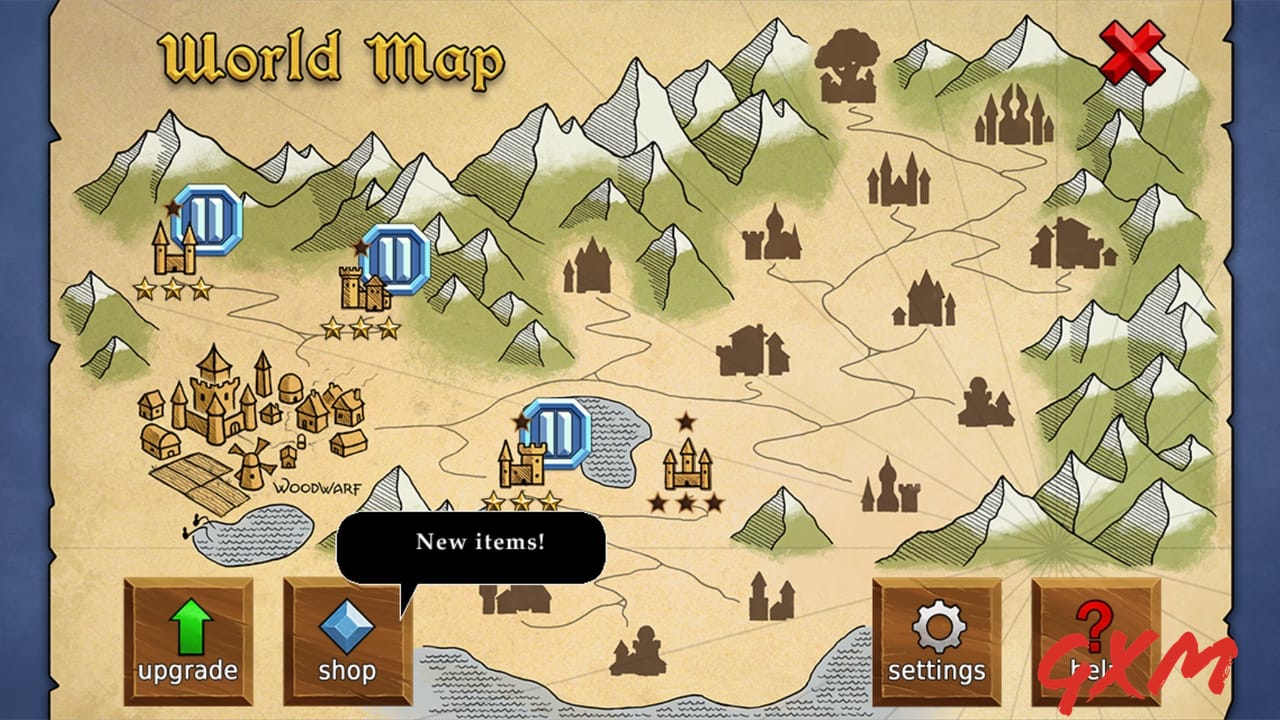Screen dimensions: 1280x720
Task: Dismiss the New items speech bubble
Action: (x=474, y=546)
